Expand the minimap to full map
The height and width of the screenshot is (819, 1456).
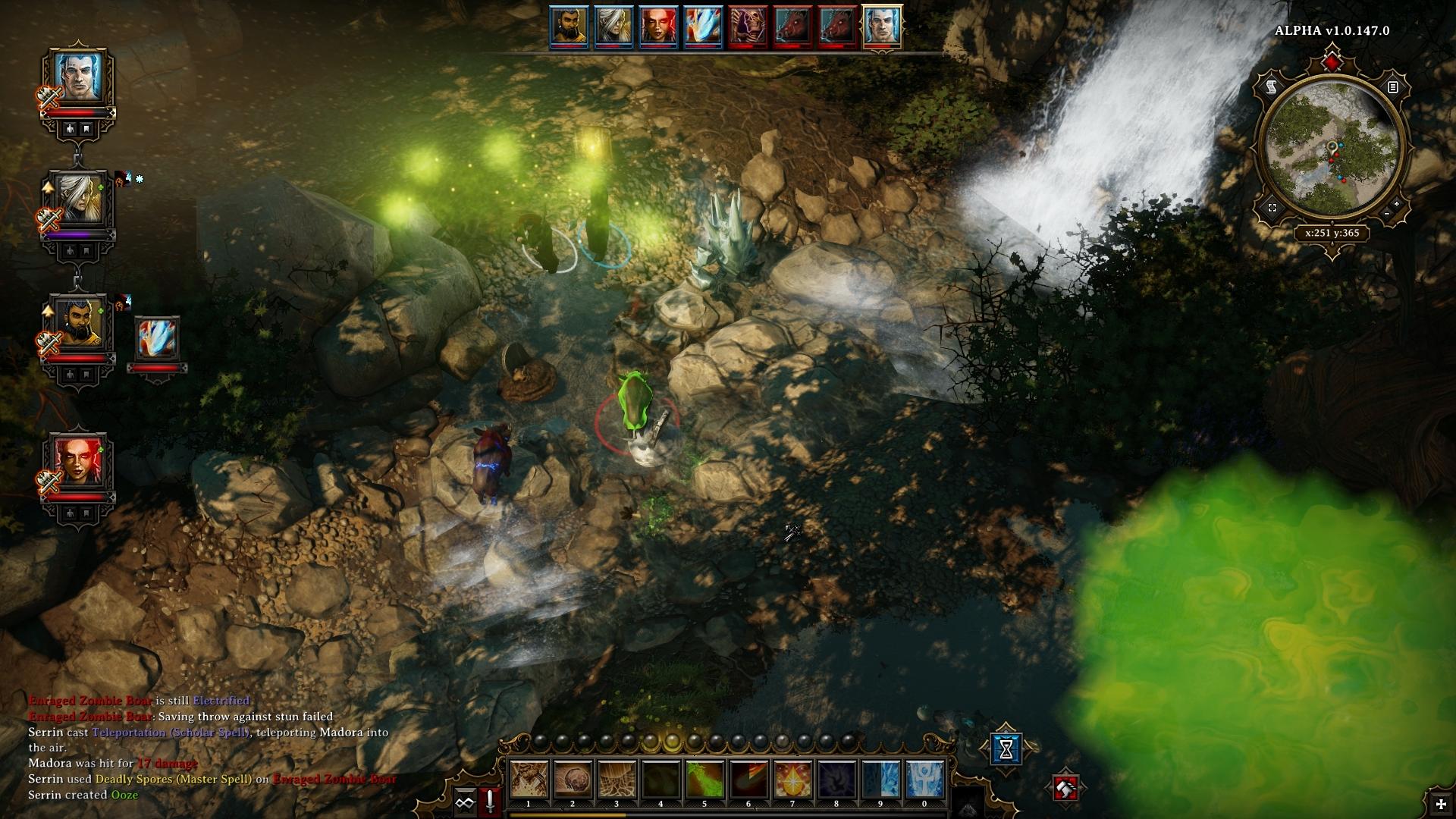point(1272,208)
